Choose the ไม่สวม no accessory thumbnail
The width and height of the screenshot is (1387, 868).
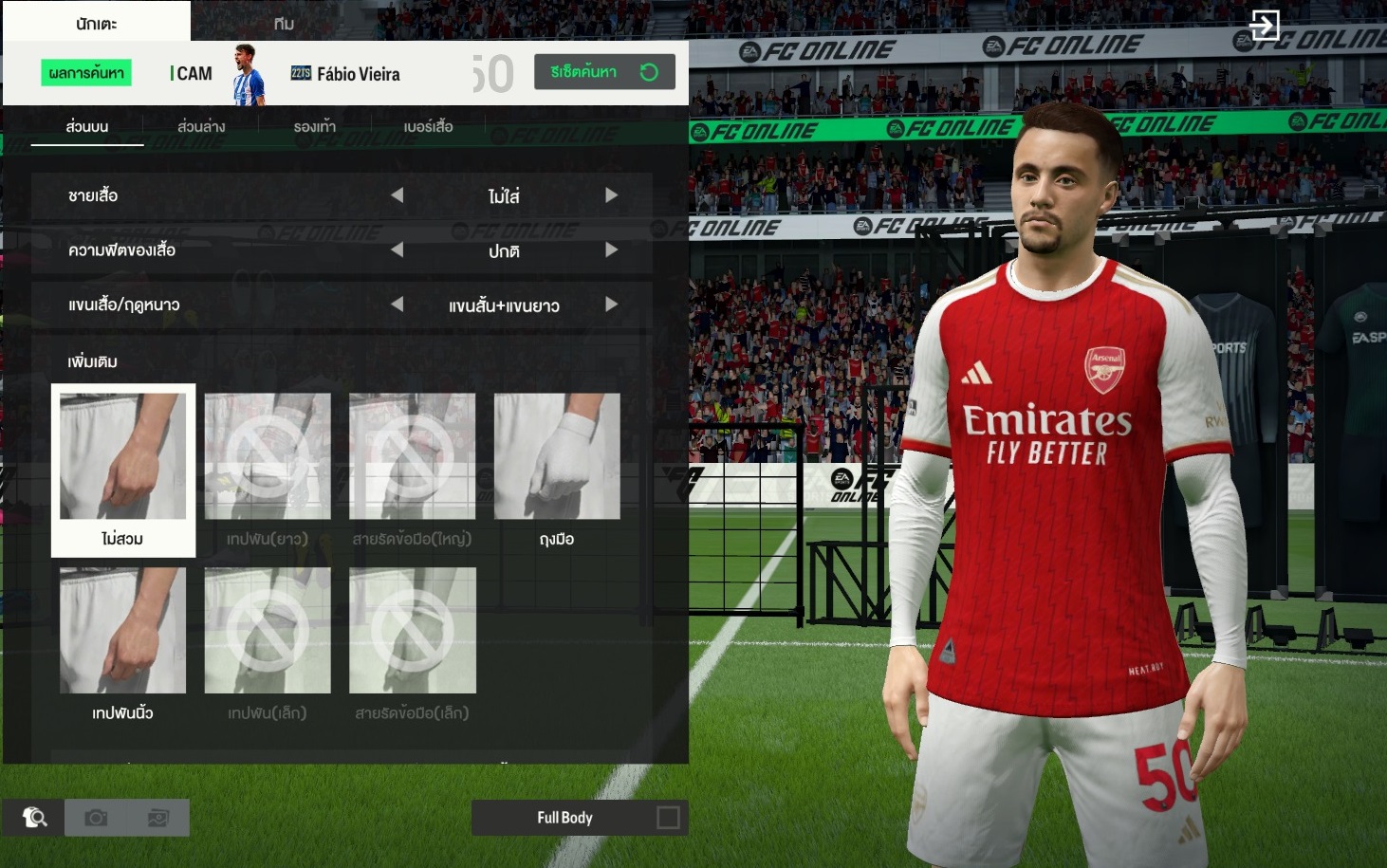(123, 469)
